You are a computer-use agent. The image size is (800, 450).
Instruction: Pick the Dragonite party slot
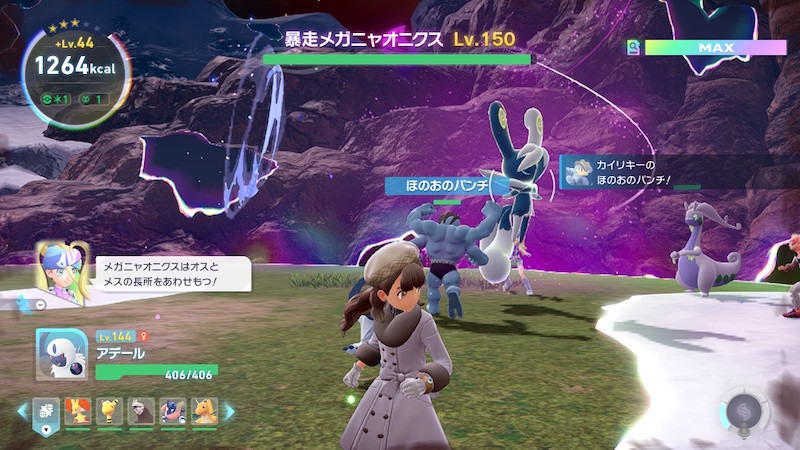click(x=204, y=410)
